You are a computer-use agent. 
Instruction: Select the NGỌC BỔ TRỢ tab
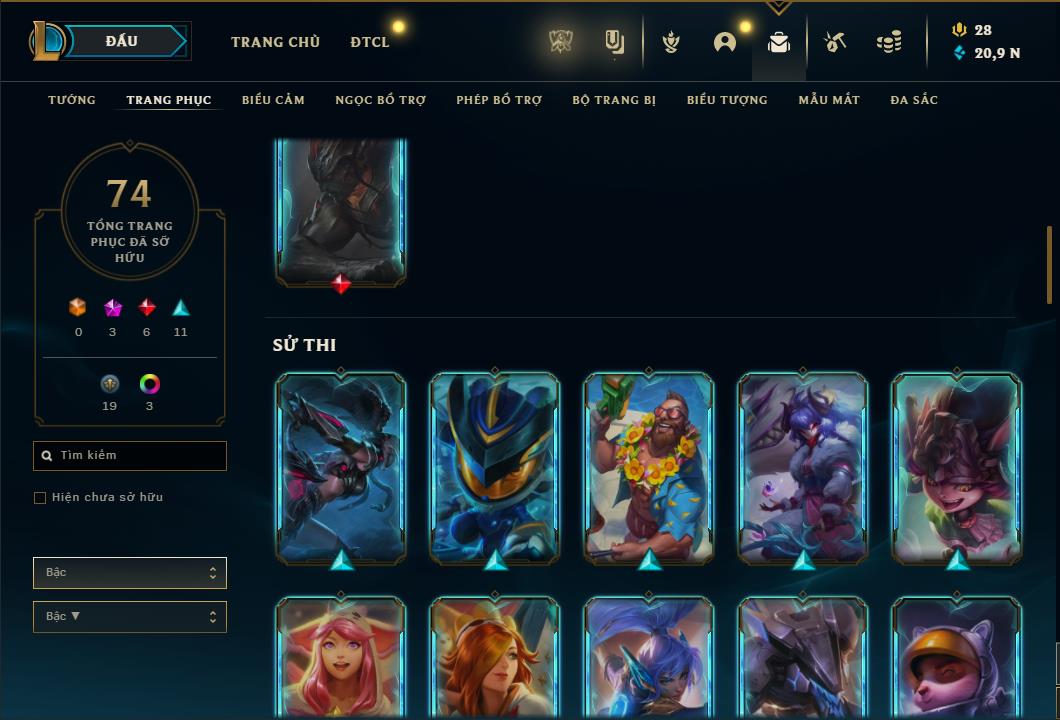[x=380, y=100]
